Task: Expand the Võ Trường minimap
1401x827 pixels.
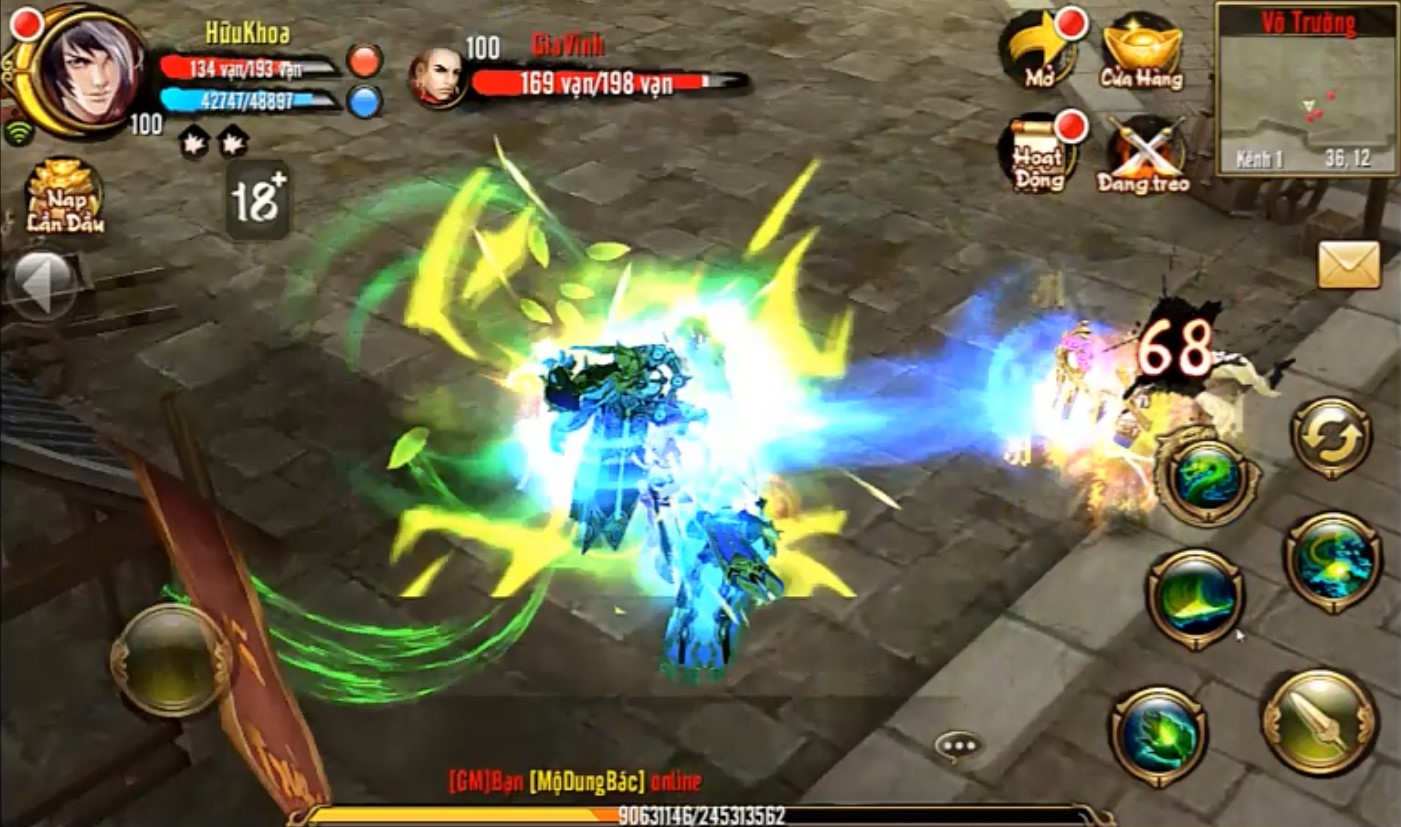Action: pos(1305,100)
